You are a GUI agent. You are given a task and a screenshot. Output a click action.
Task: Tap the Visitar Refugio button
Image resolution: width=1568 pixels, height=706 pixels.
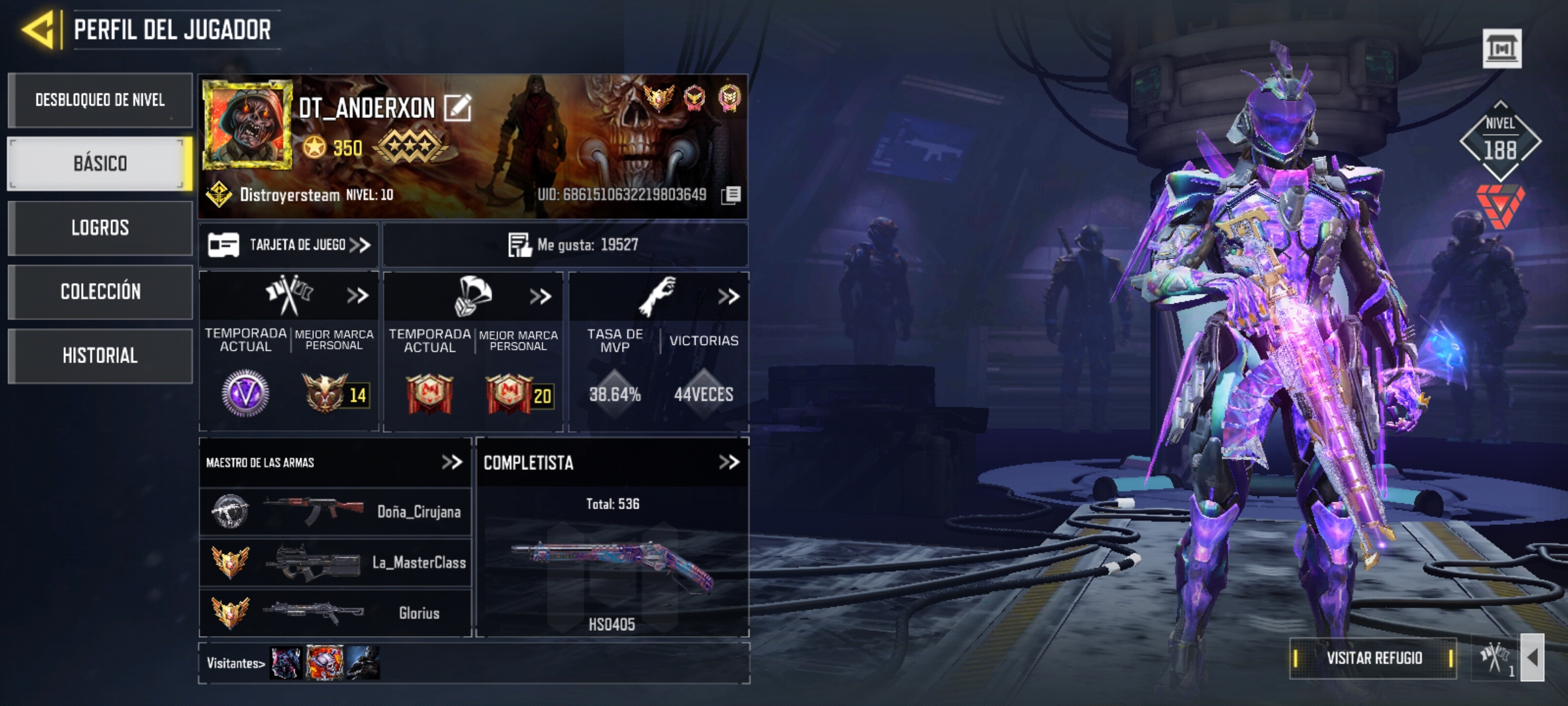coord(1373,658)
